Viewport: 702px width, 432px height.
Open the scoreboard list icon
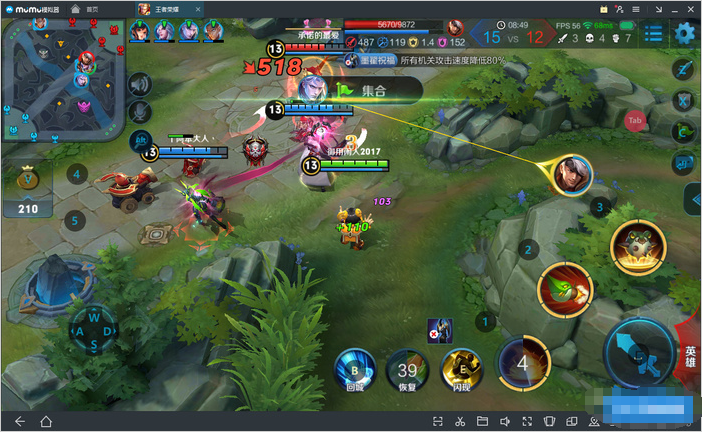tap(653, 33)
